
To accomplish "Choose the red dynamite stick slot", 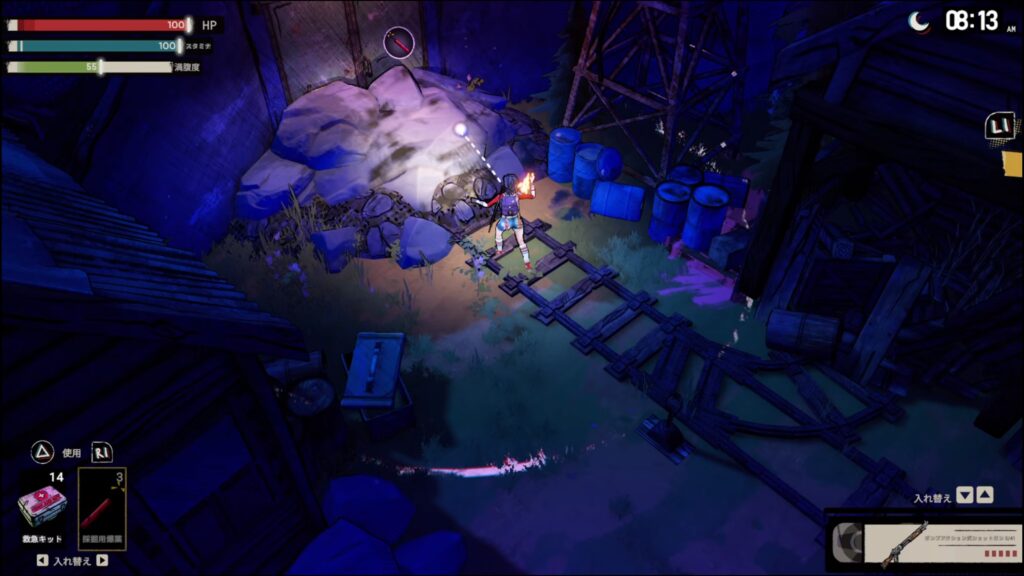I will click(103, 509).
